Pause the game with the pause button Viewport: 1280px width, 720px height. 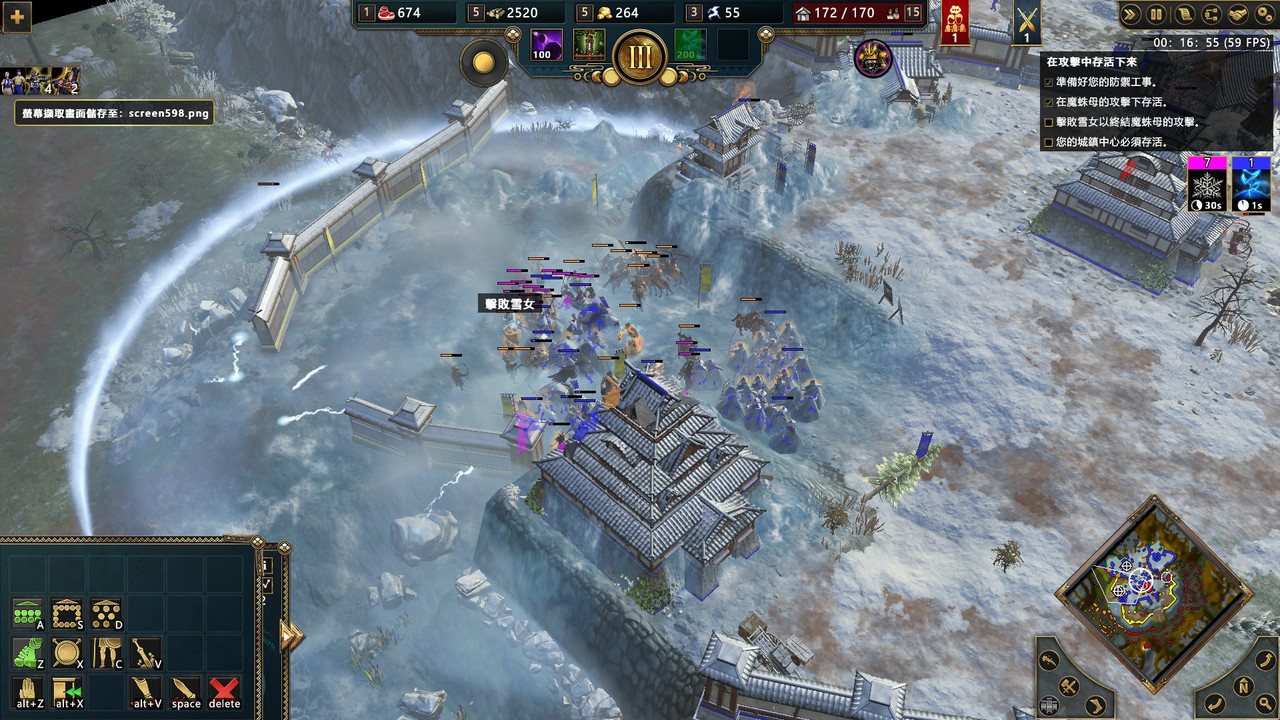pos(1157,14)
